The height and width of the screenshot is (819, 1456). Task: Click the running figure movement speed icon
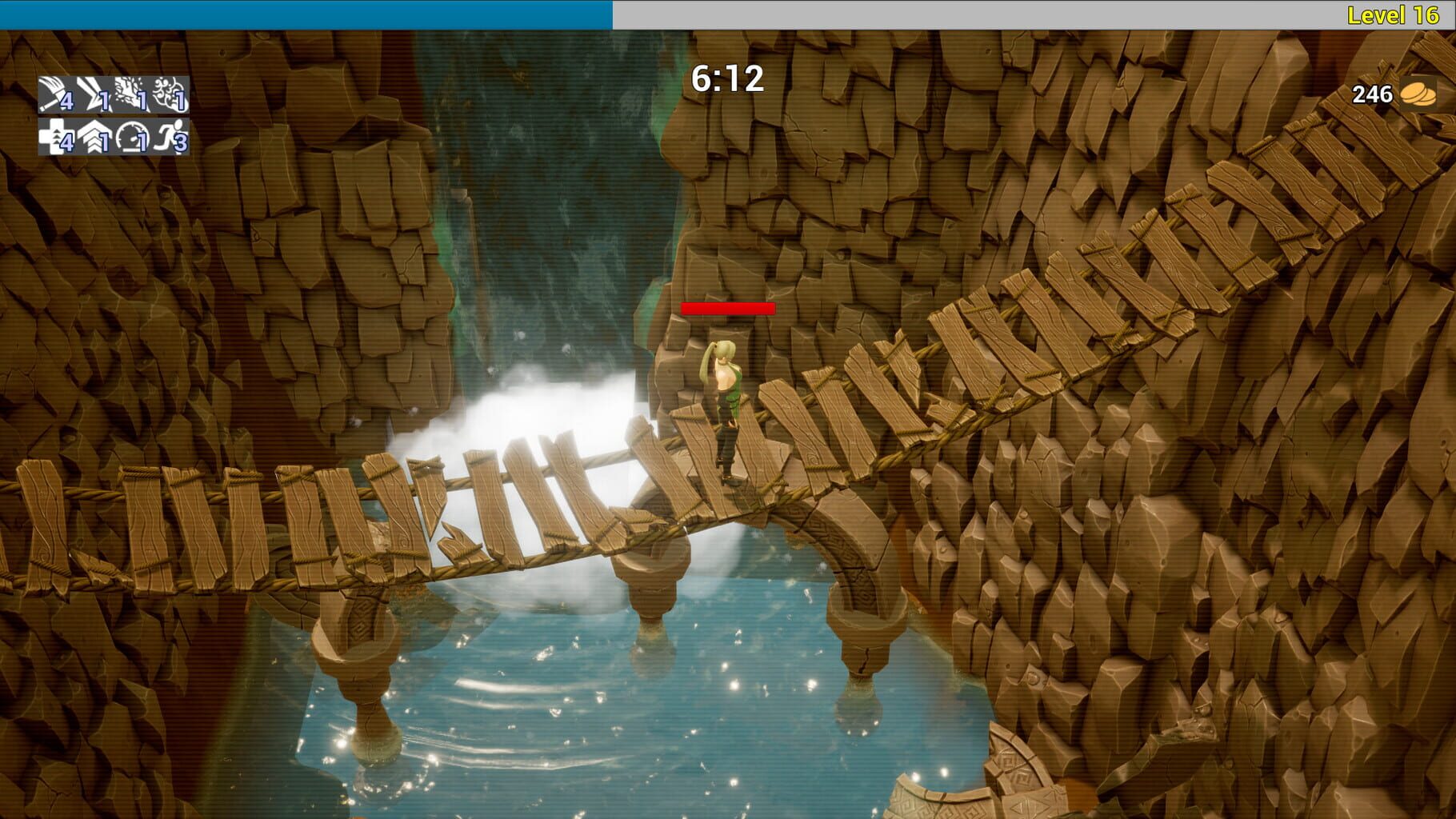pos(169,137)
